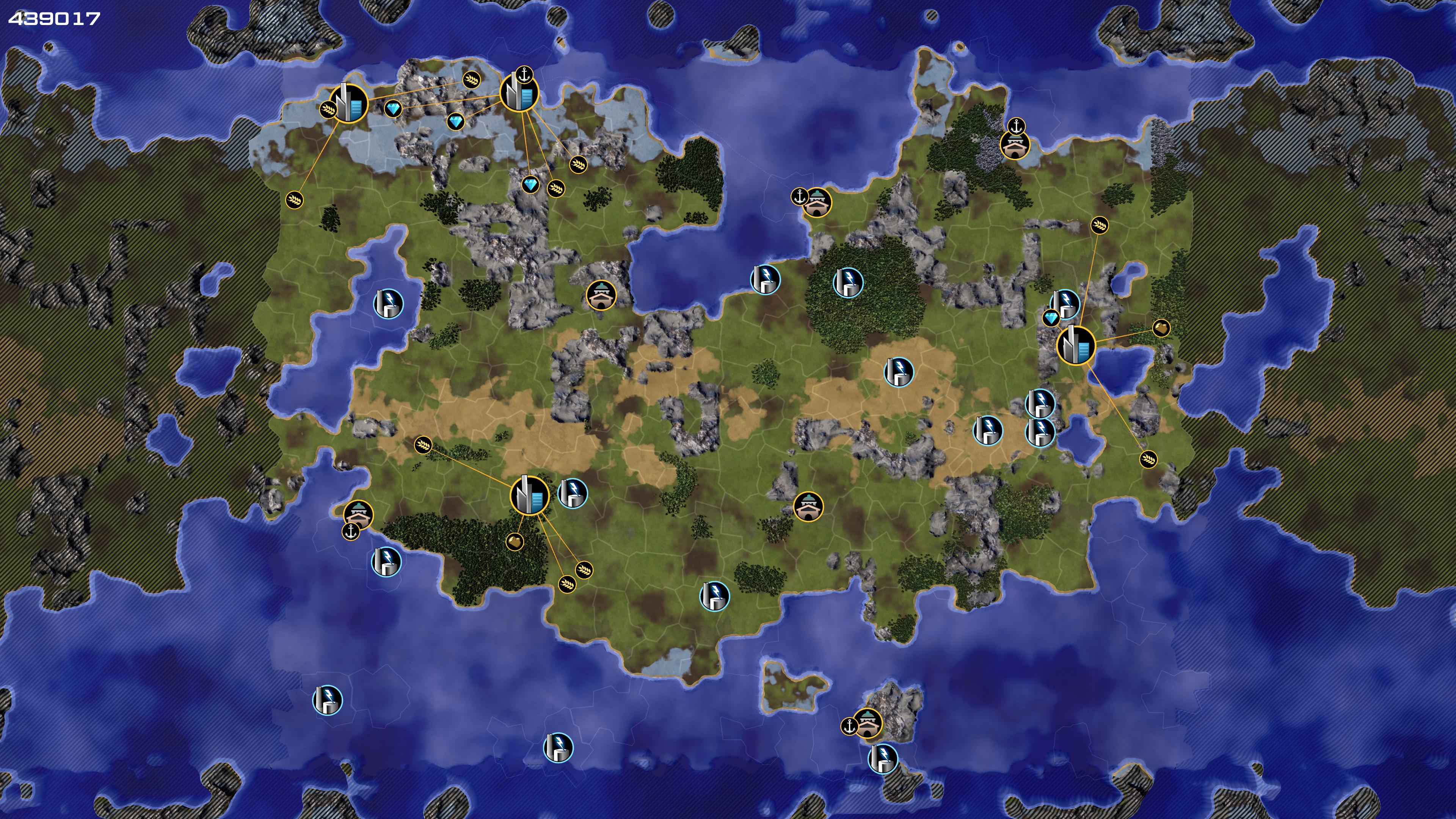Select the city marker overlapped by a wheat icon
The height and width of the screenshot is (819, 1456).
(349, 104)
